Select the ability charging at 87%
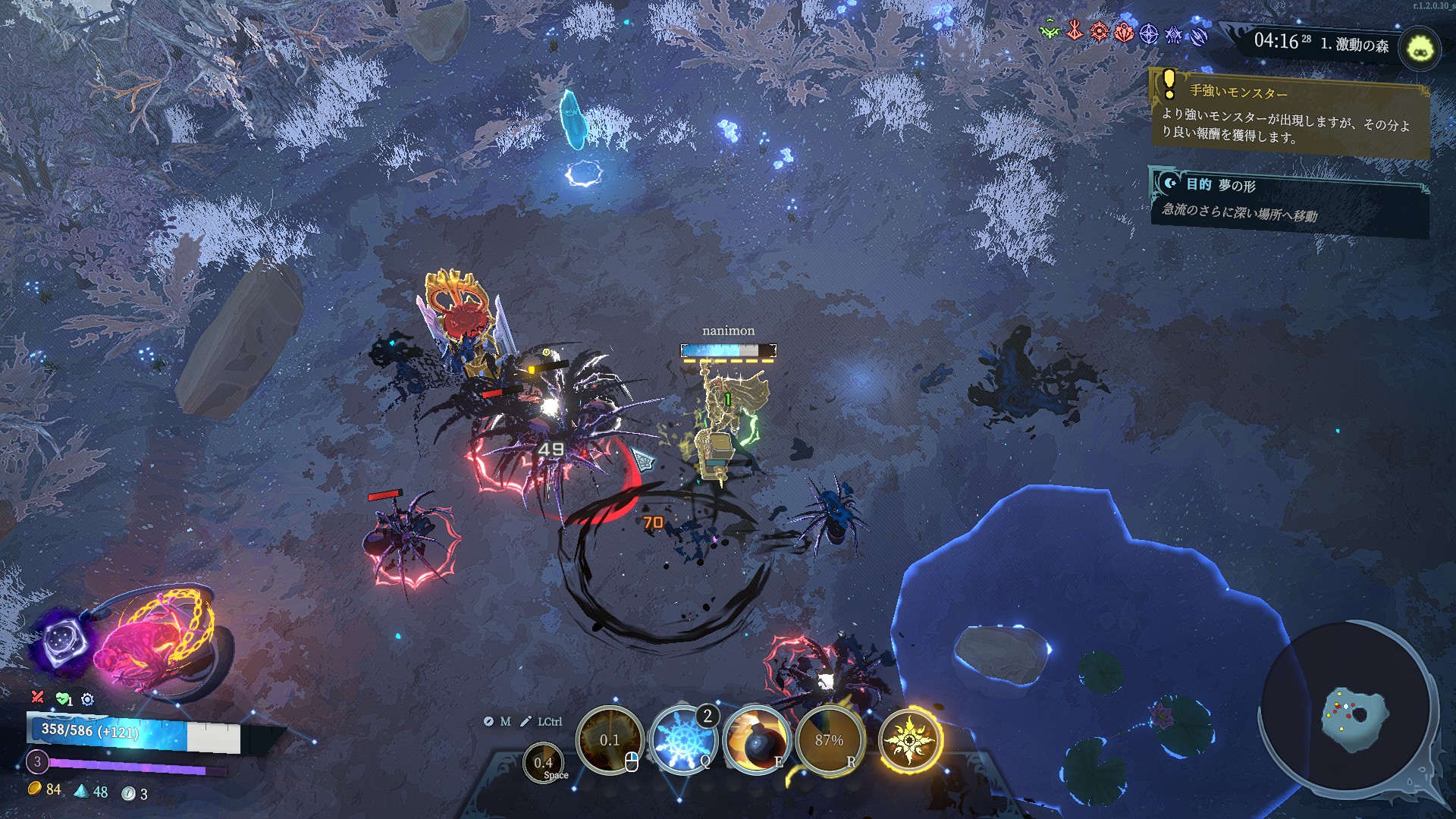The height and width of the screenshot is (819, 1456). pos(829,740)
